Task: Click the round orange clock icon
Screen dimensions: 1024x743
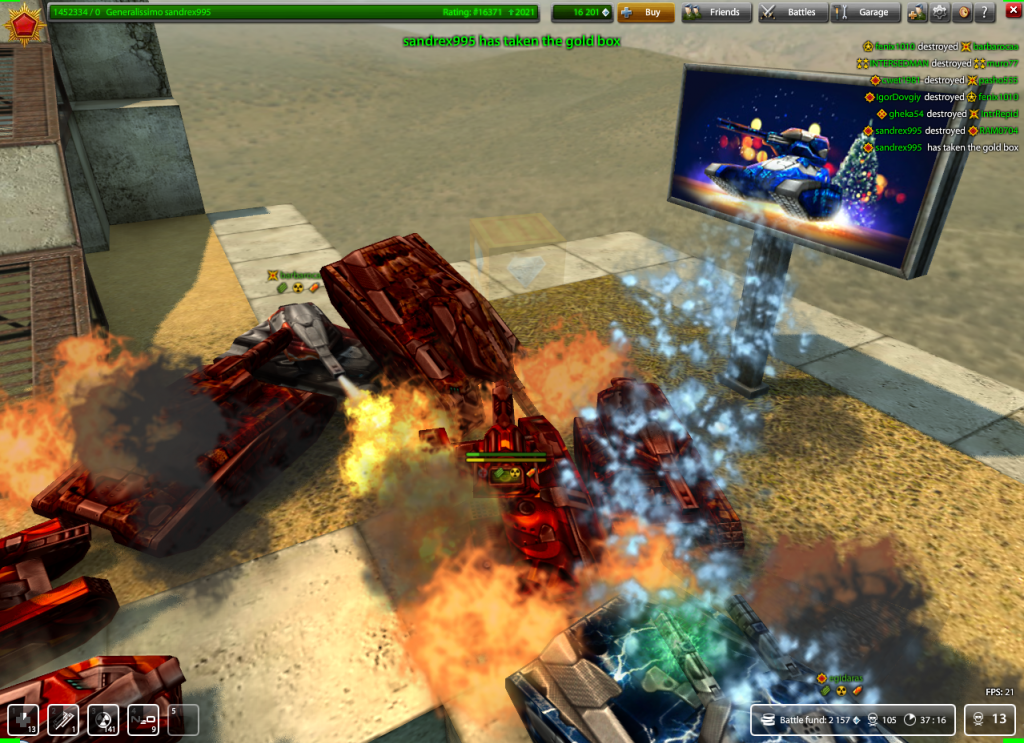Action: (x=963, y=13)
